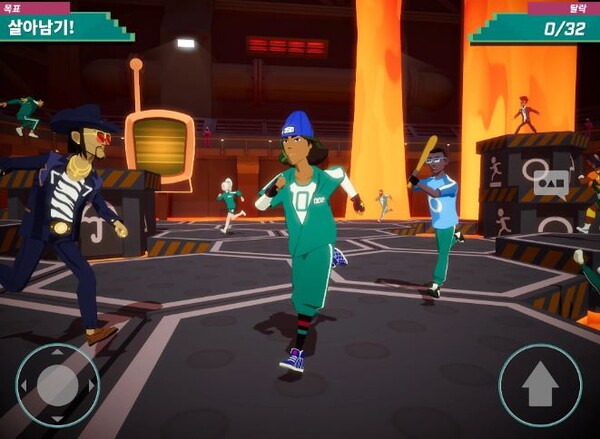The image size is (600, 439).
Task: Select the 살아남기! objective banner
Action: click(63, 25)
